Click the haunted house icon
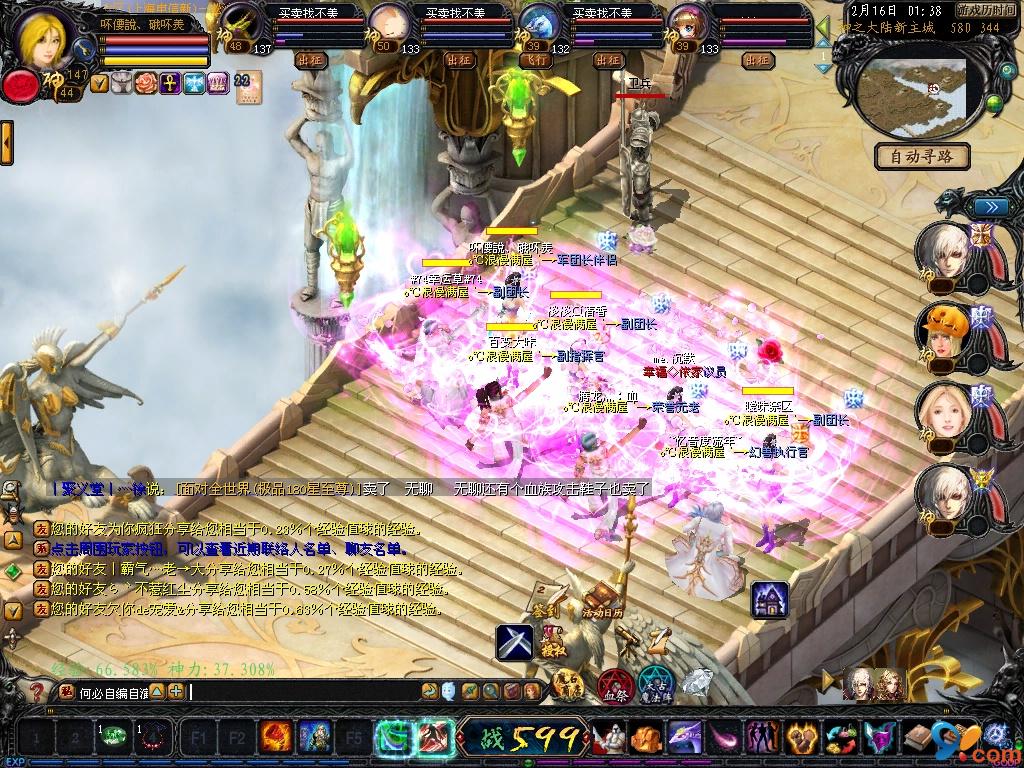Image resolution: width=1024 pixels, height=768 pixels. [x=768, y=599]
